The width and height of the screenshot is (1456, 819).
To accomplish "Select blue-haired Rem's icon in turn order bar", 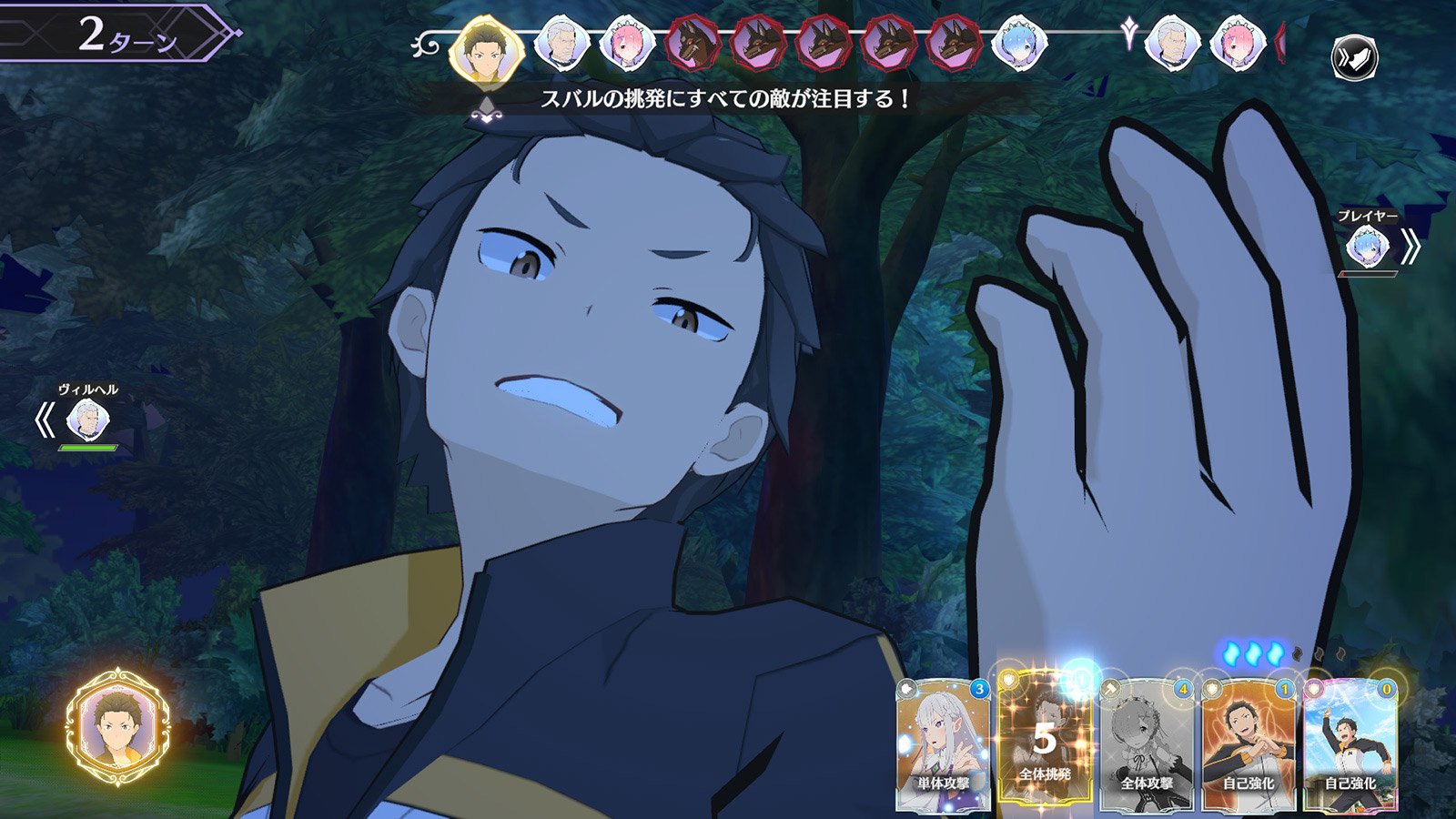I will click(1018, 44).
